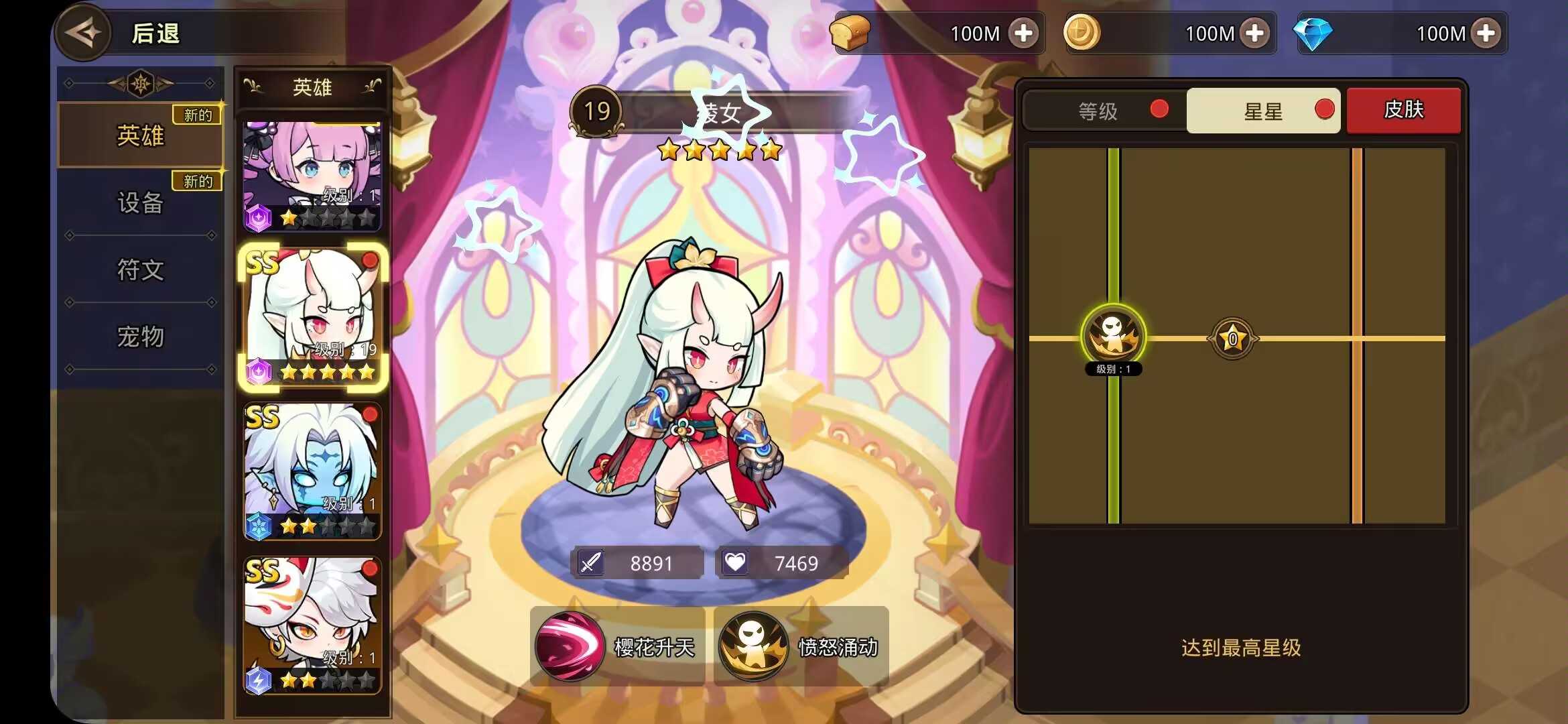Open the 设备 equipment menu
The width and height of the screenshot is (1568, 724).
(141, 202)
